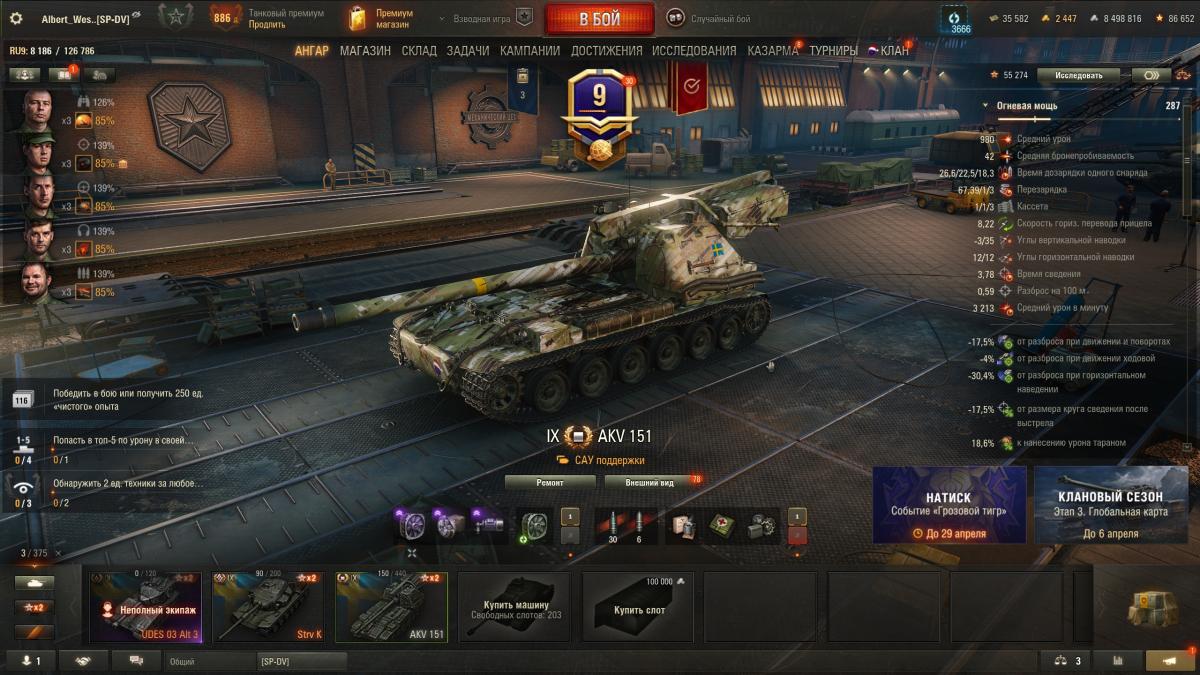Image resolution: width=1200 pixels, height=675 pixels.
Task: Buy a new slot via Купить слот
Action: click(x=638, y=607)
